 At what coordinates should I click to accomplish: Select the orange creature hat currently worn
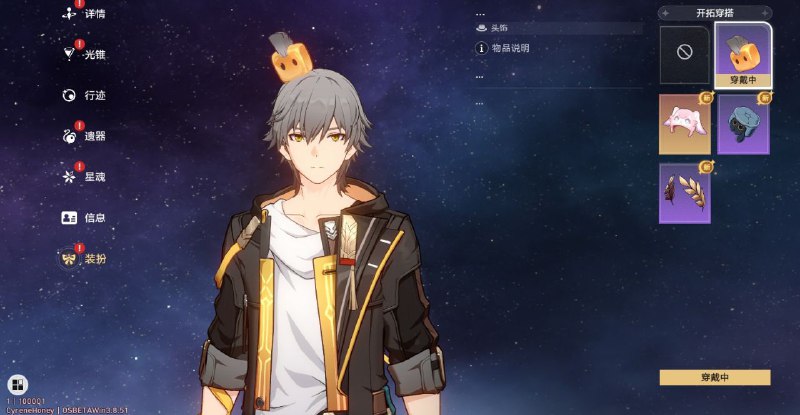coord(743,53)
